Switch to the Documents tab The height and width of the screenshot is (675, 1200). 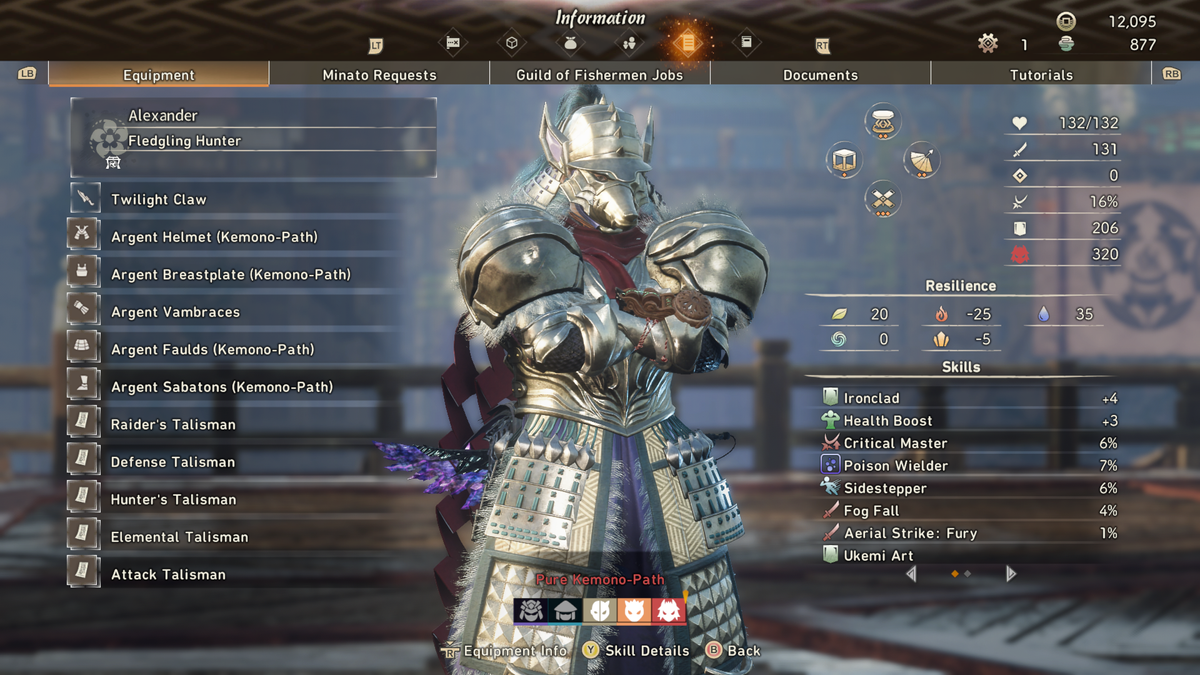[x=820, y=75]
